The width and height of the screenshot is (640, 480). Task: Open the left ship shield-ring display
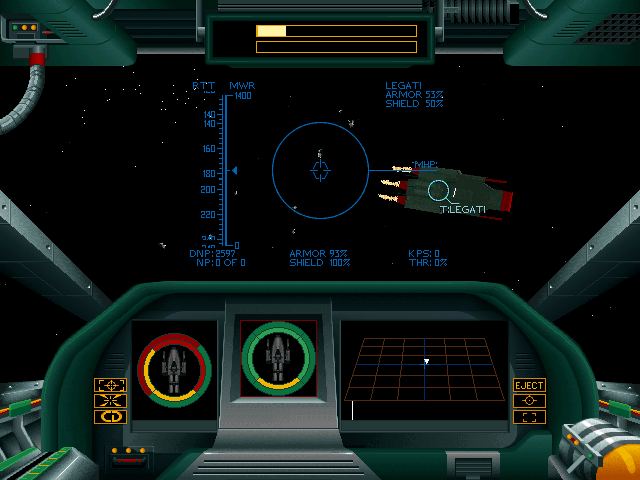[x=174, y=368]
